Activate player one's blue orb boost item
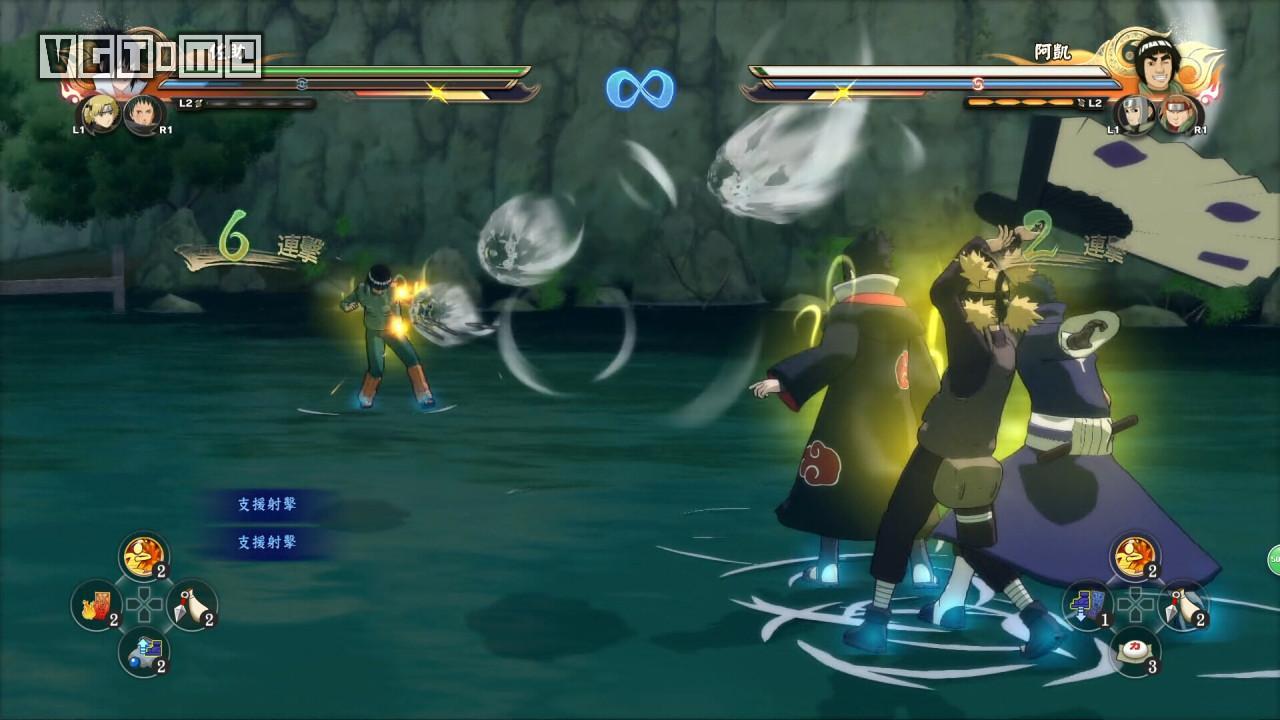The height and width of the screenshot is (720, 1280). (144, 653)
